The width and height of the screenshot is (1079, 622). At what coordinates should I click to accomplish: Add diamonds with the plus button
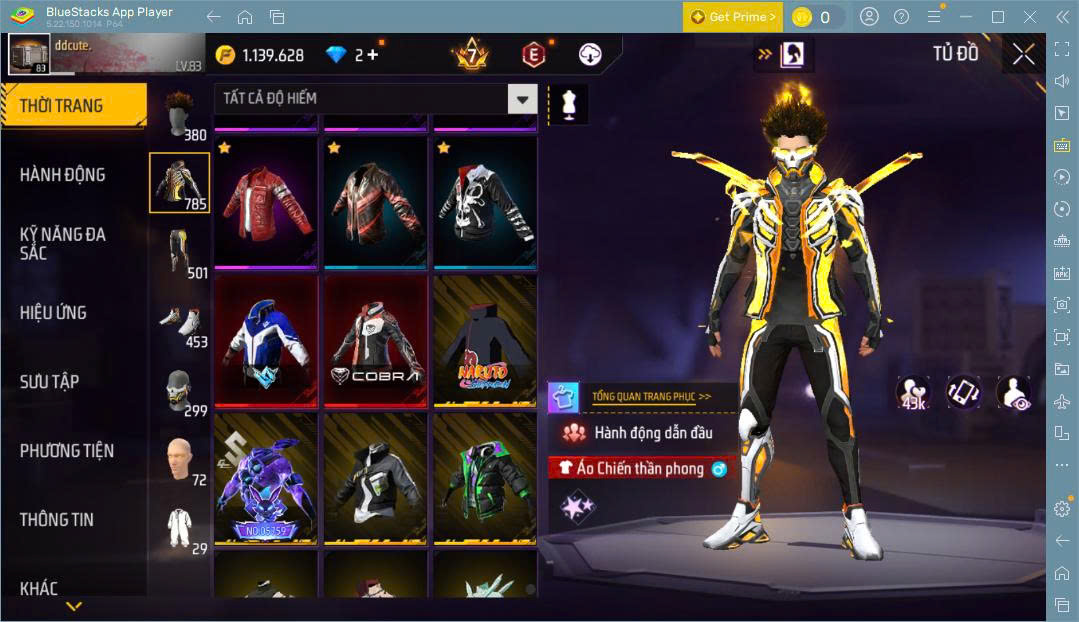pos(373,55)
